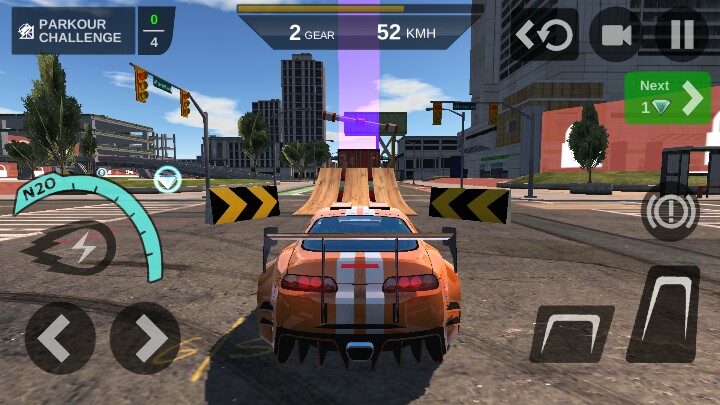Tap the green Next diamond button

coord(667,98)
